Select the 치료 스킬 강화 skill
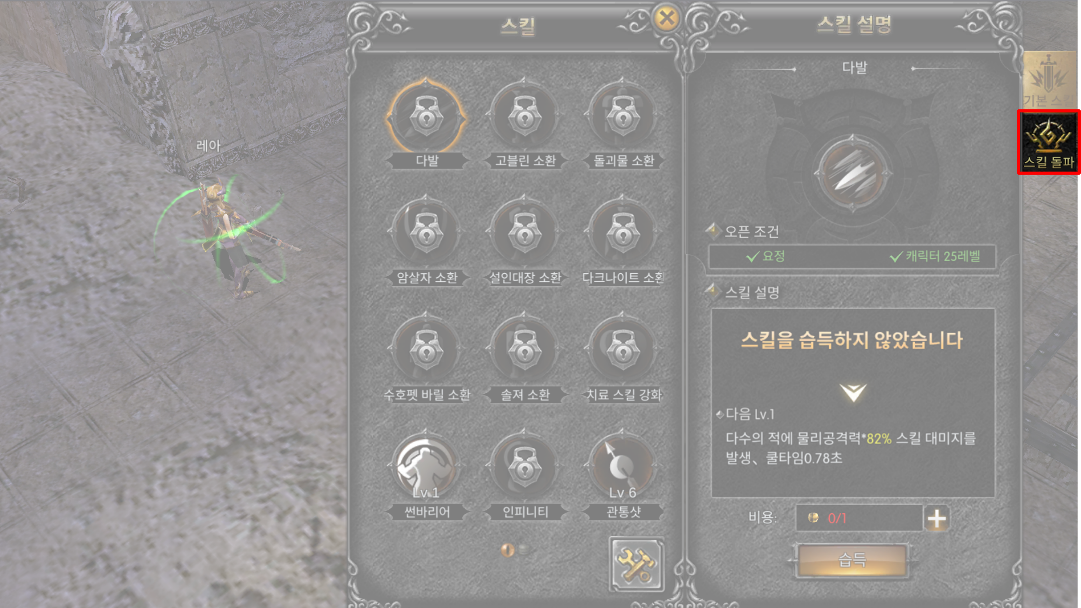The width and height of the screenshot is (1081, 608). click(x=623, y=351)
